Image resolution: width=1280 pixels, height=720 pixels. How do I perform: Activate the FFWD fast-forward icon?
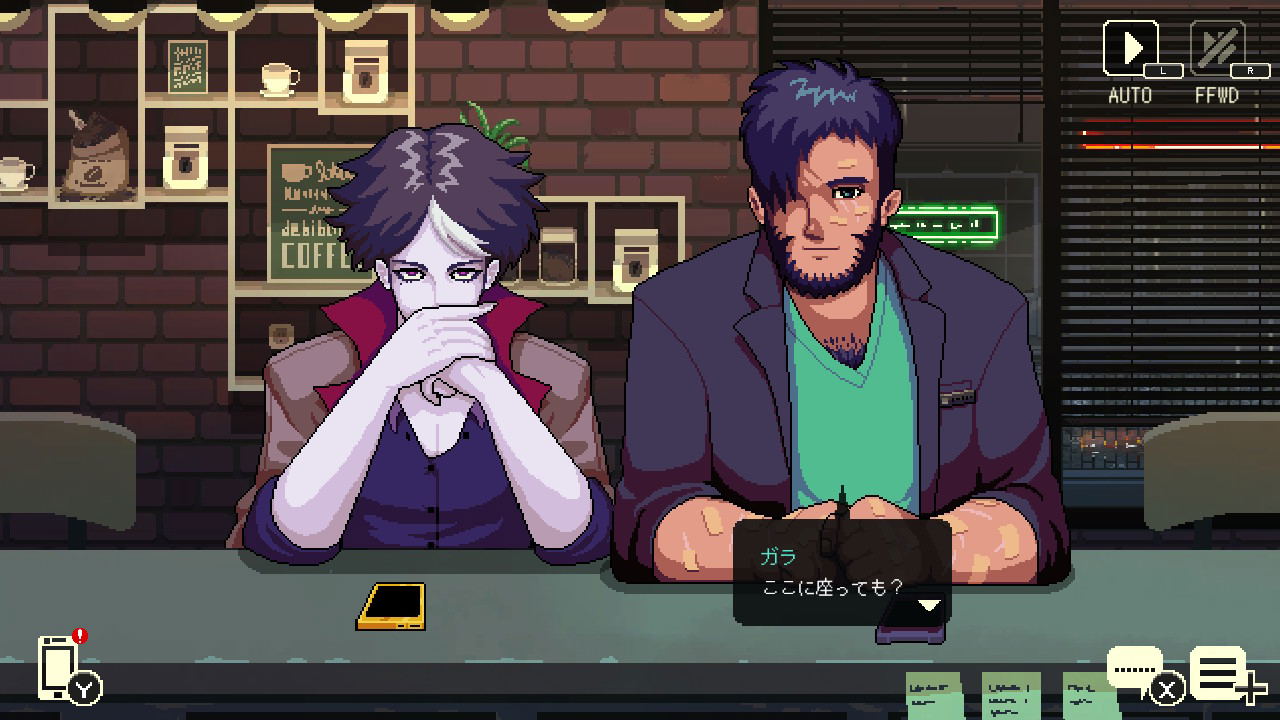1216,45
